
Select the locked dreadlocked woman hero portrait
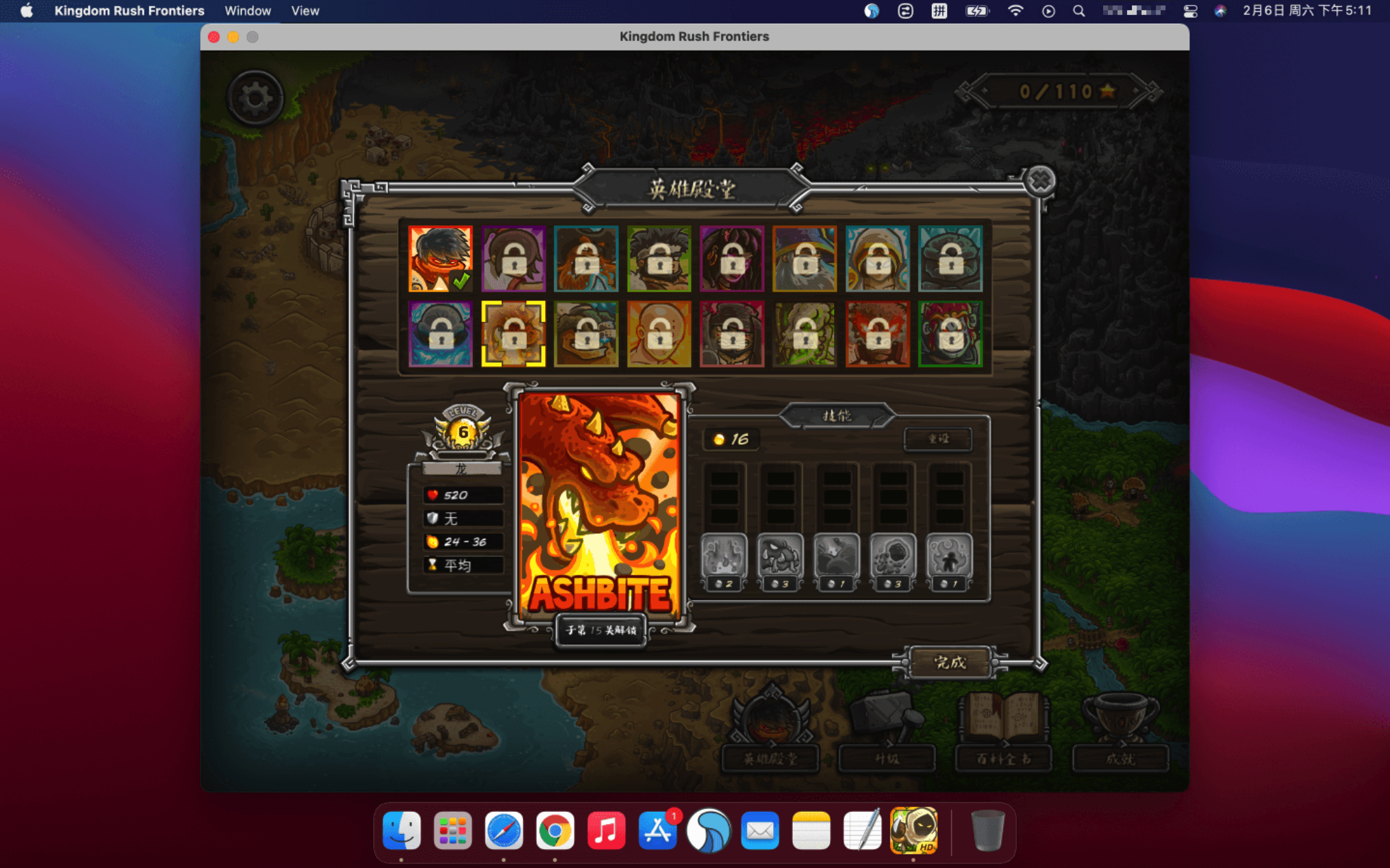point(731,259)
